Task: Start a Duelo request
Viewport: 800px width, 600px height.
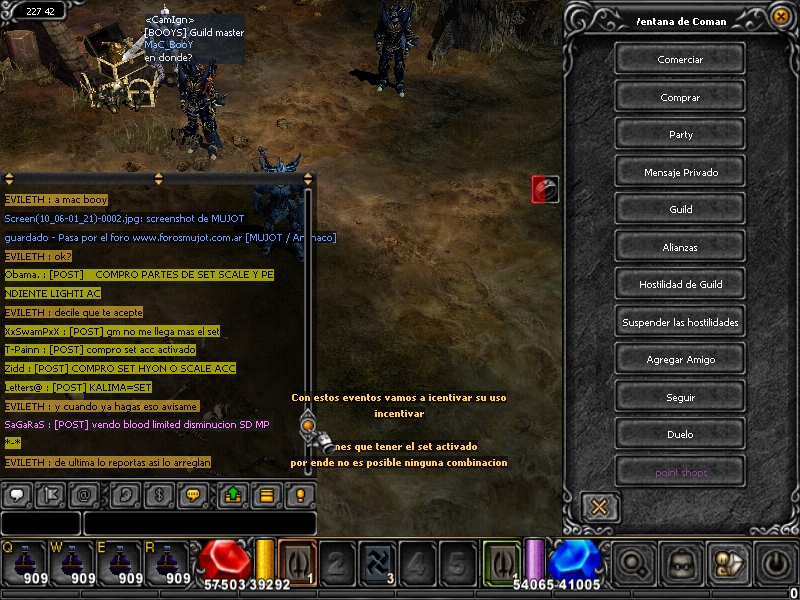Action: (x=680, y=434)
